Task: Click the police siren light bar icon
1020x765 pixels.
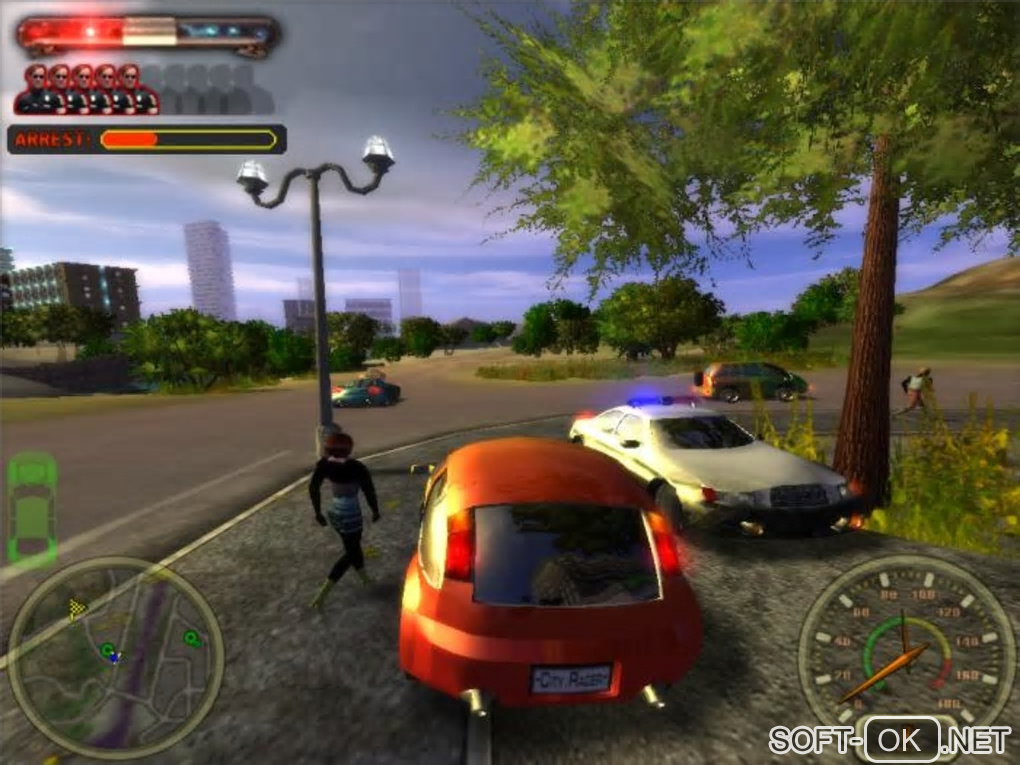Action: [148, 34]
